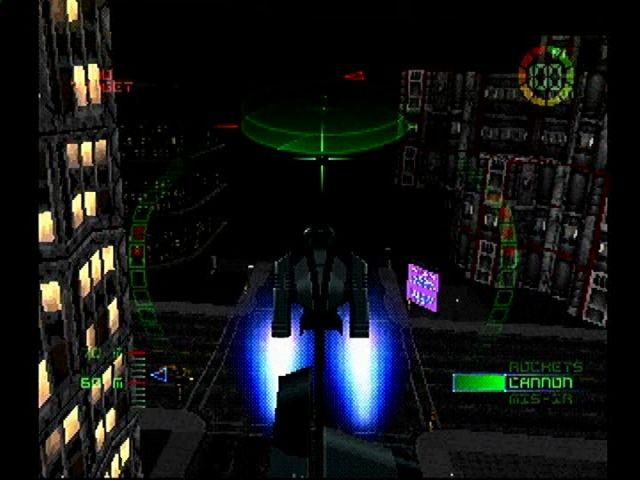The height and width of the screenshot is (480, 640).
Task: Choose the CANNON weapon entry
Action: coord(541,382)
